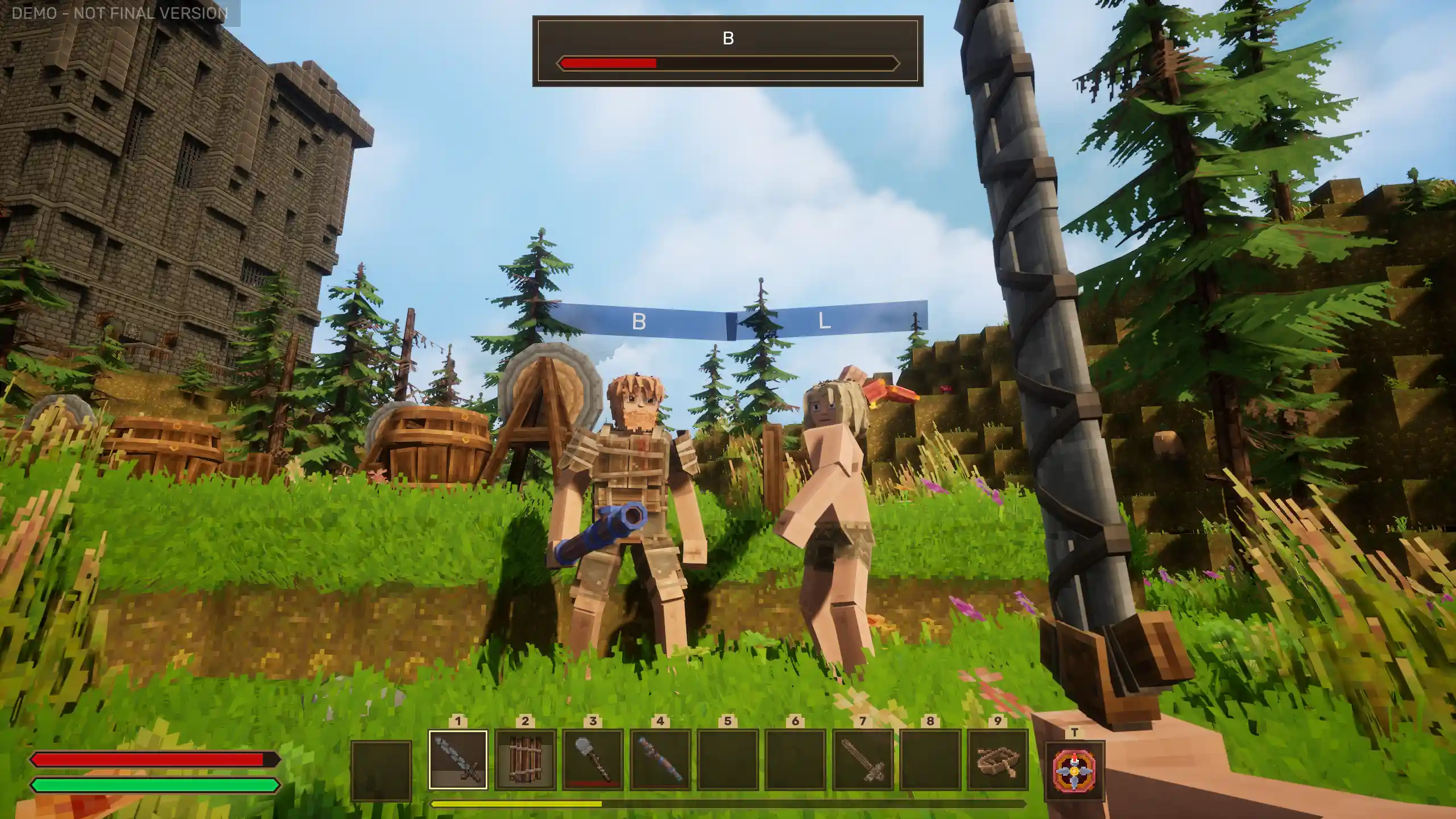
Task: Switch to the wooden sword in slot 7
Action: (x=863, y=760)
